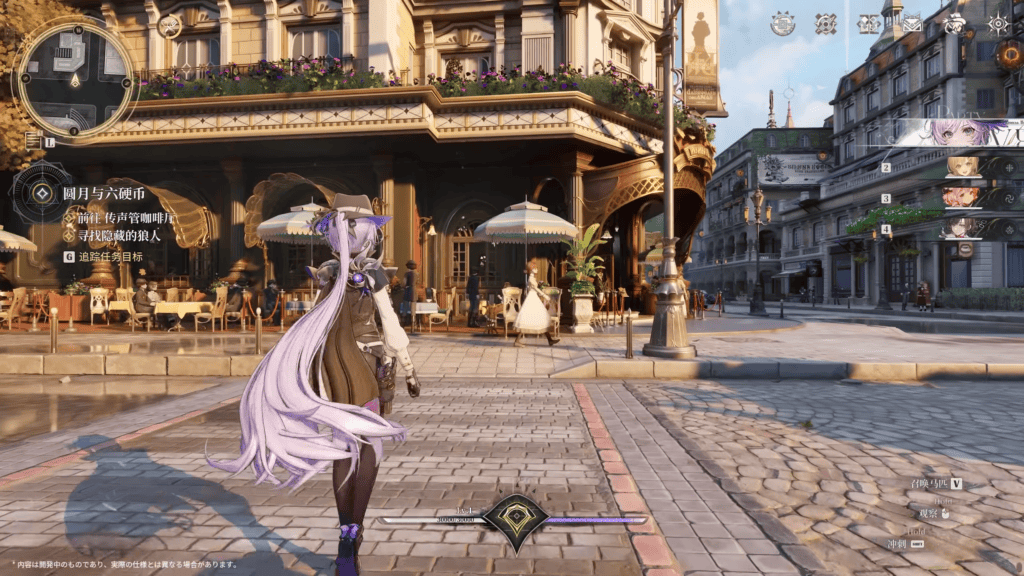Viewport: 1024px width, 576px height.
Task: Click the twin-diamond icon in the top bar
Action: coord(868,24)
